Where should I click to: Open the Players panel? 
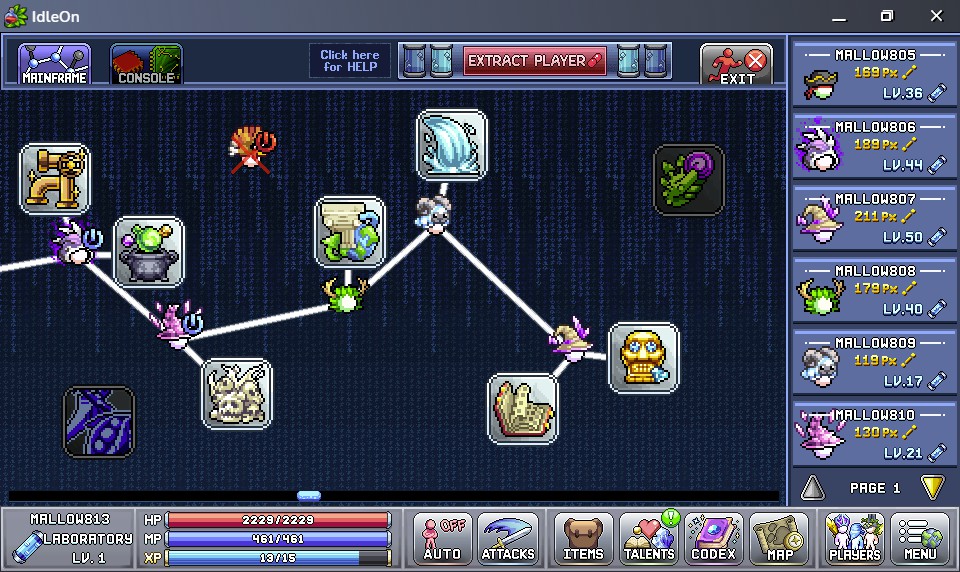(x=854, y=538)
